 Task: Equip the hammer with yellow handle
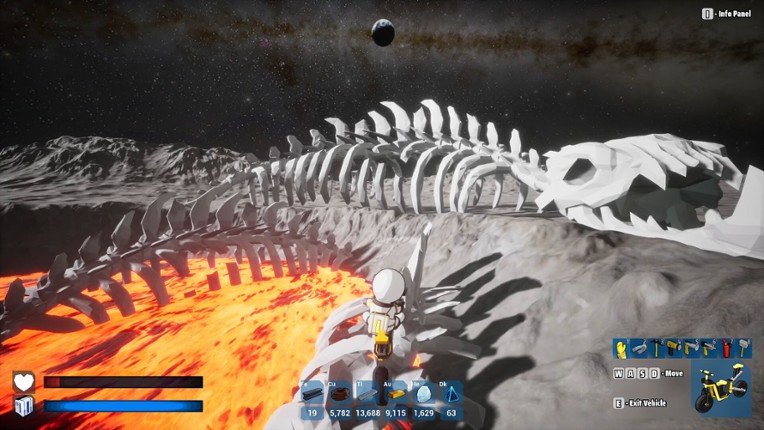(x=656, y=348)
